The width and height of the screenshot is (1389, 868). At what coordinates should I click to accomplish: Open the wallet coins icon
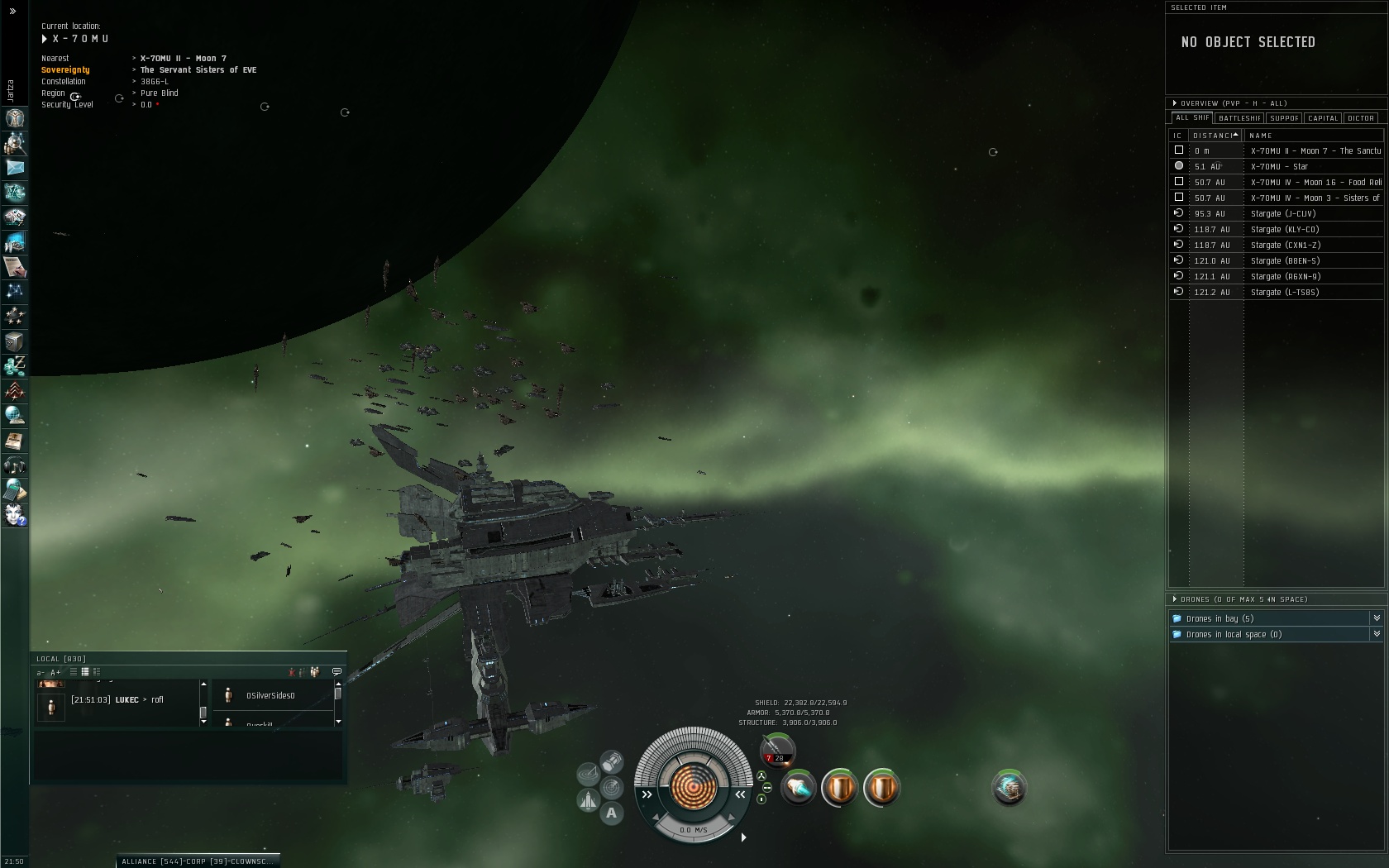15,366
